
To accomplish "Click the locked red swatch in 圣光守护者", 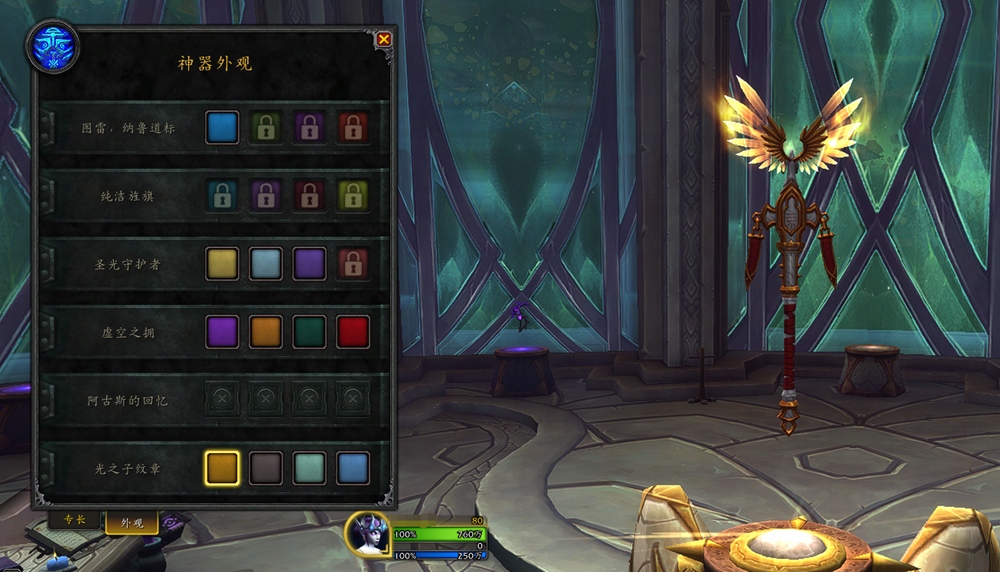I will point(353,264).
